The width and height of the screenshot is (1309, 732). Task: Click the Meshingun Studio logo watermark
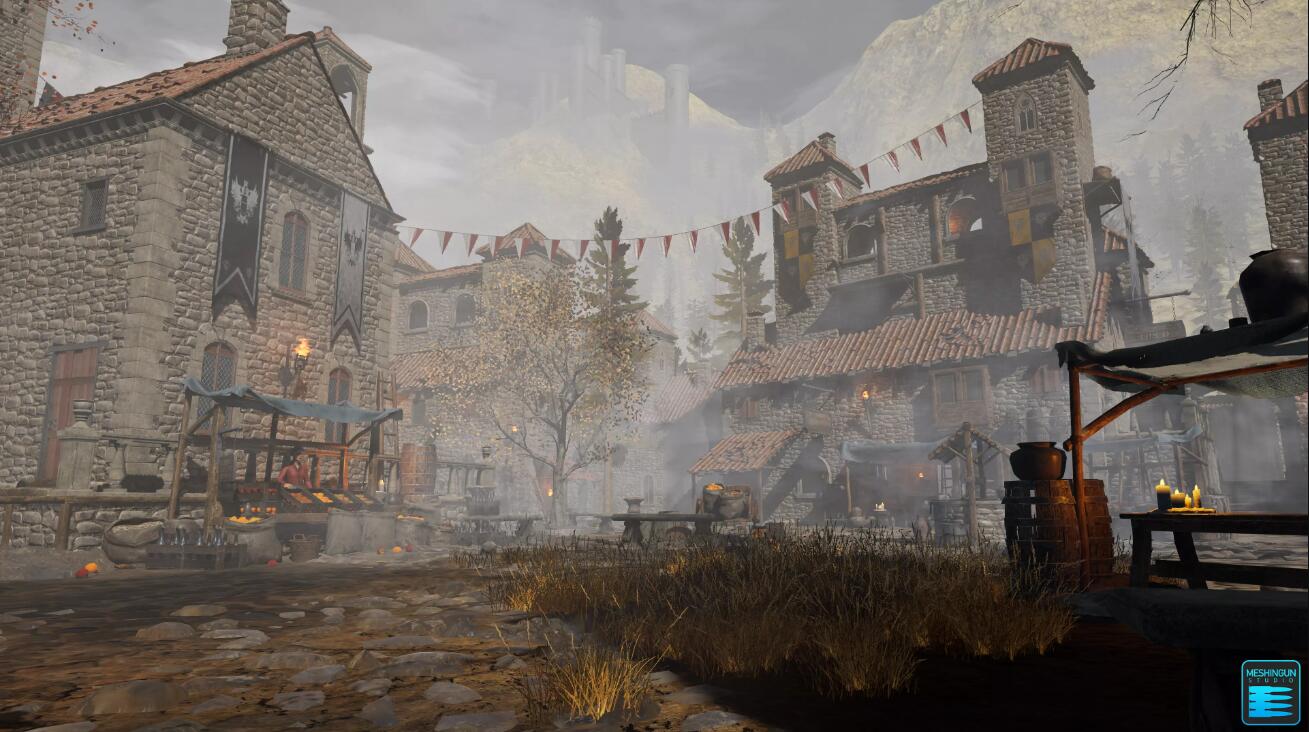[1270, 692]
